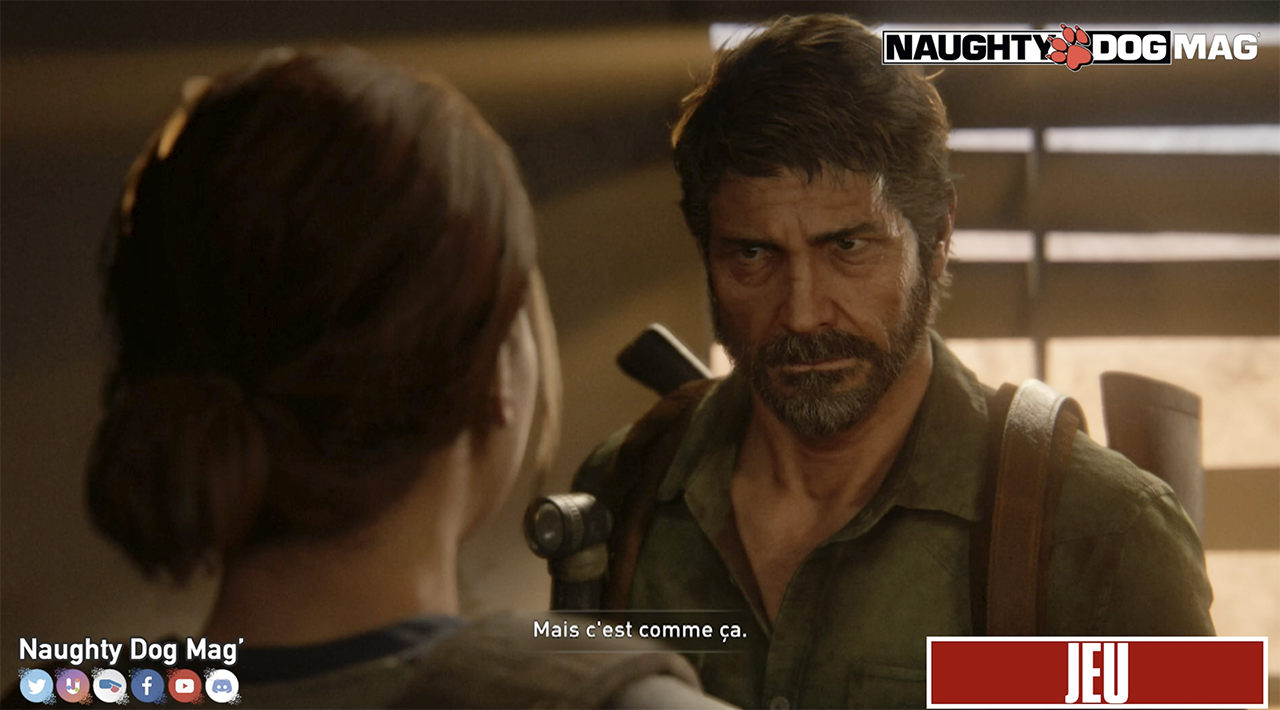1280x710 pixels.
Task: Open the YouTube icon in the overlay
Action: coord(185,685)
